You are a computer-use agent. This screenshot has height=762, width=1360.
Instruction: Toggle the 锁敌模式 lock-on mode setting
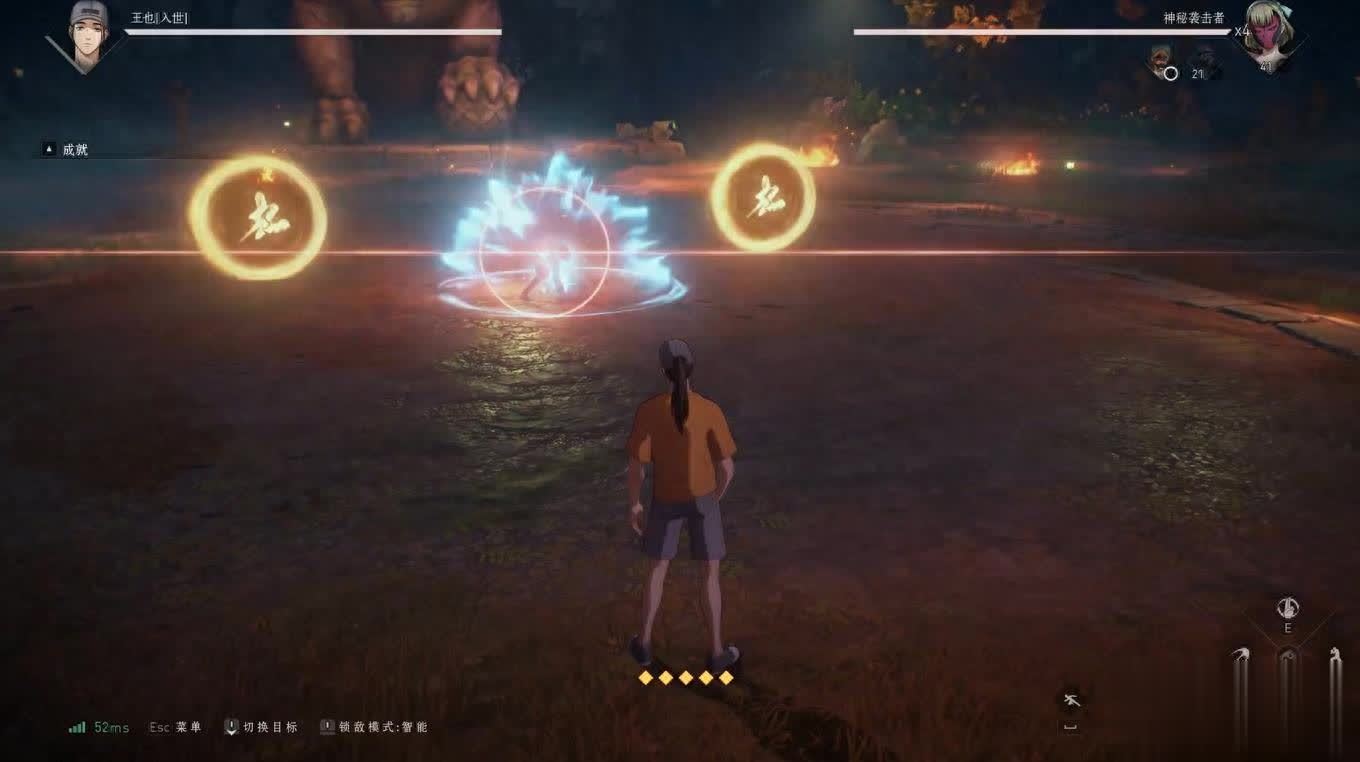click(x=374, y=727)
